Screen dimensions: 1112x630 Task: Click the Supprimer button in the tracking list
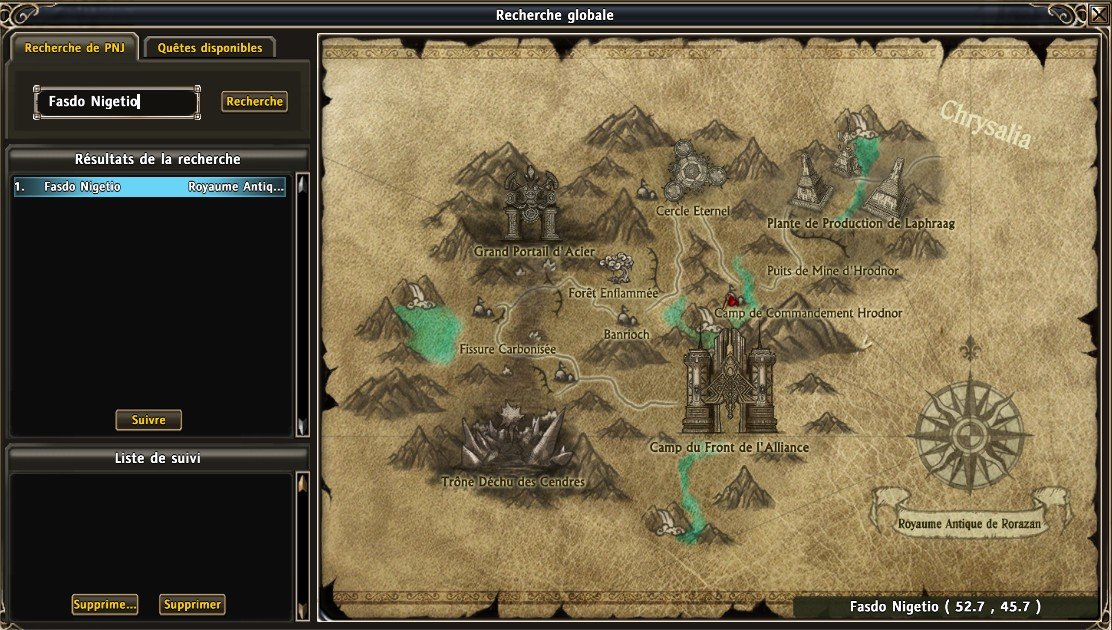pyautogui.click(x=192, y=605)
